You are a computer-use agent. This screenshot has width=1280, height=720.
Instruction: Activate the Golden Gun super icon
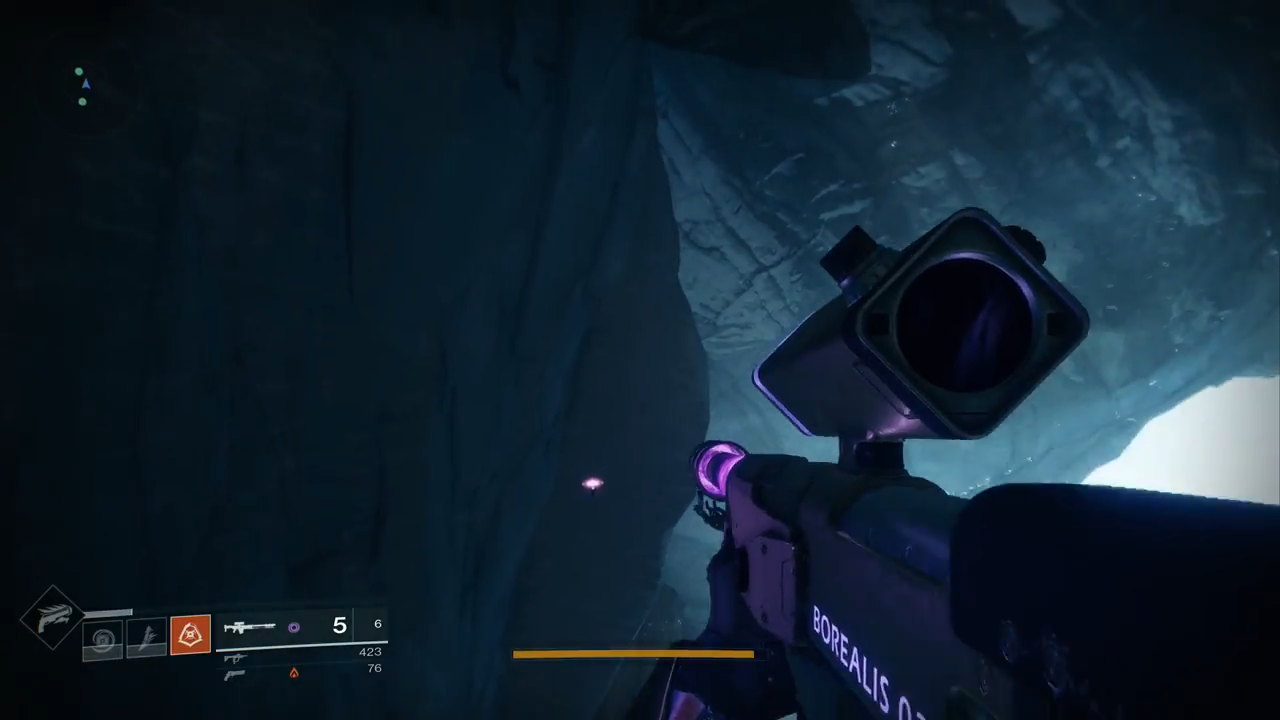pos(52,618)
